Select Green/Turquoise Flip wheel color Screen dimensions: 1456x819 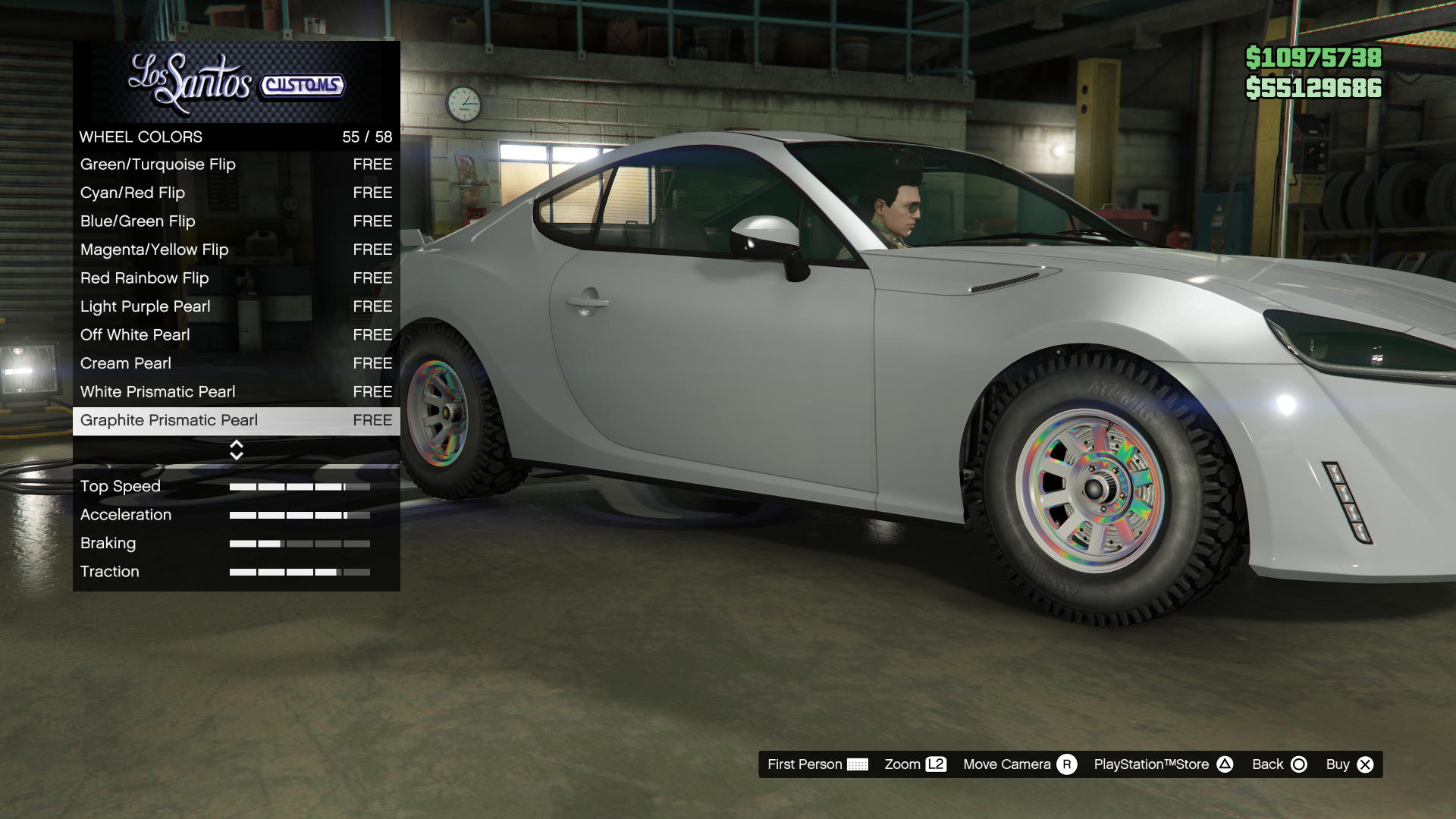coord(235,165)
